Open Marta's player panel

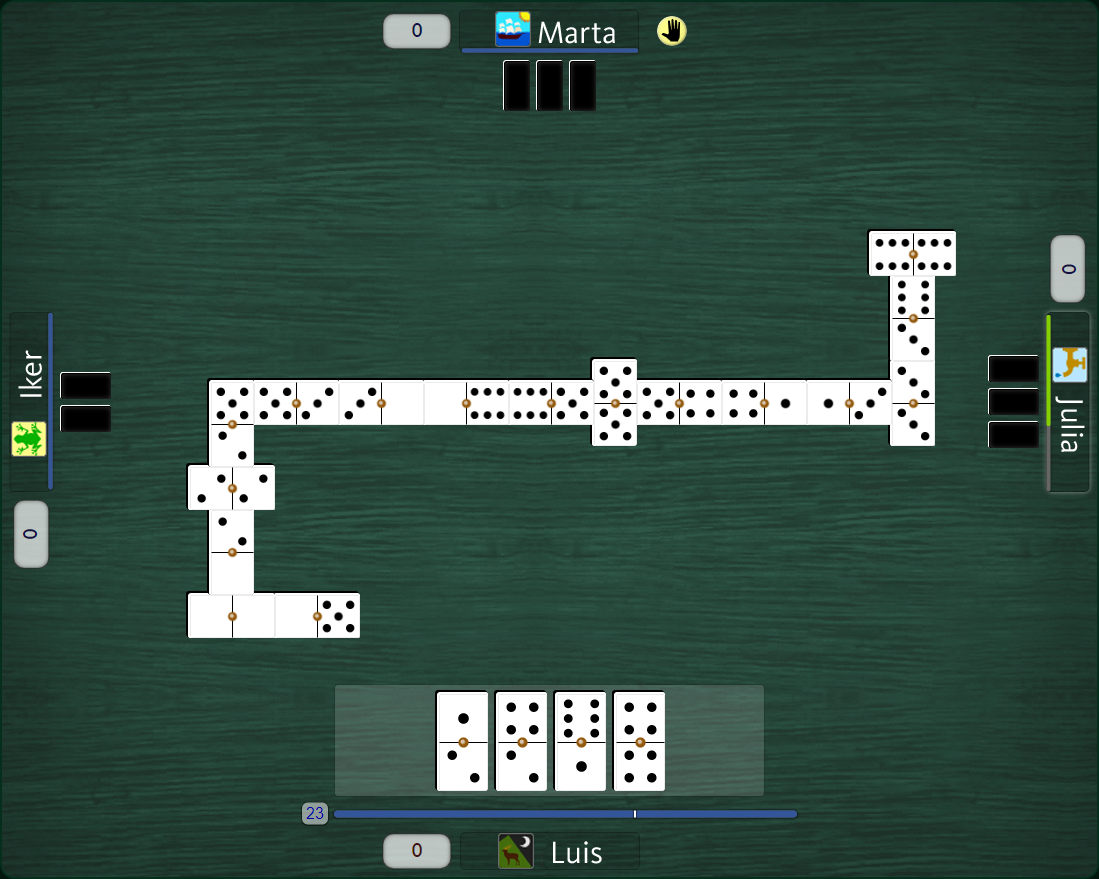pyautogui.click(x=549, y=31)
